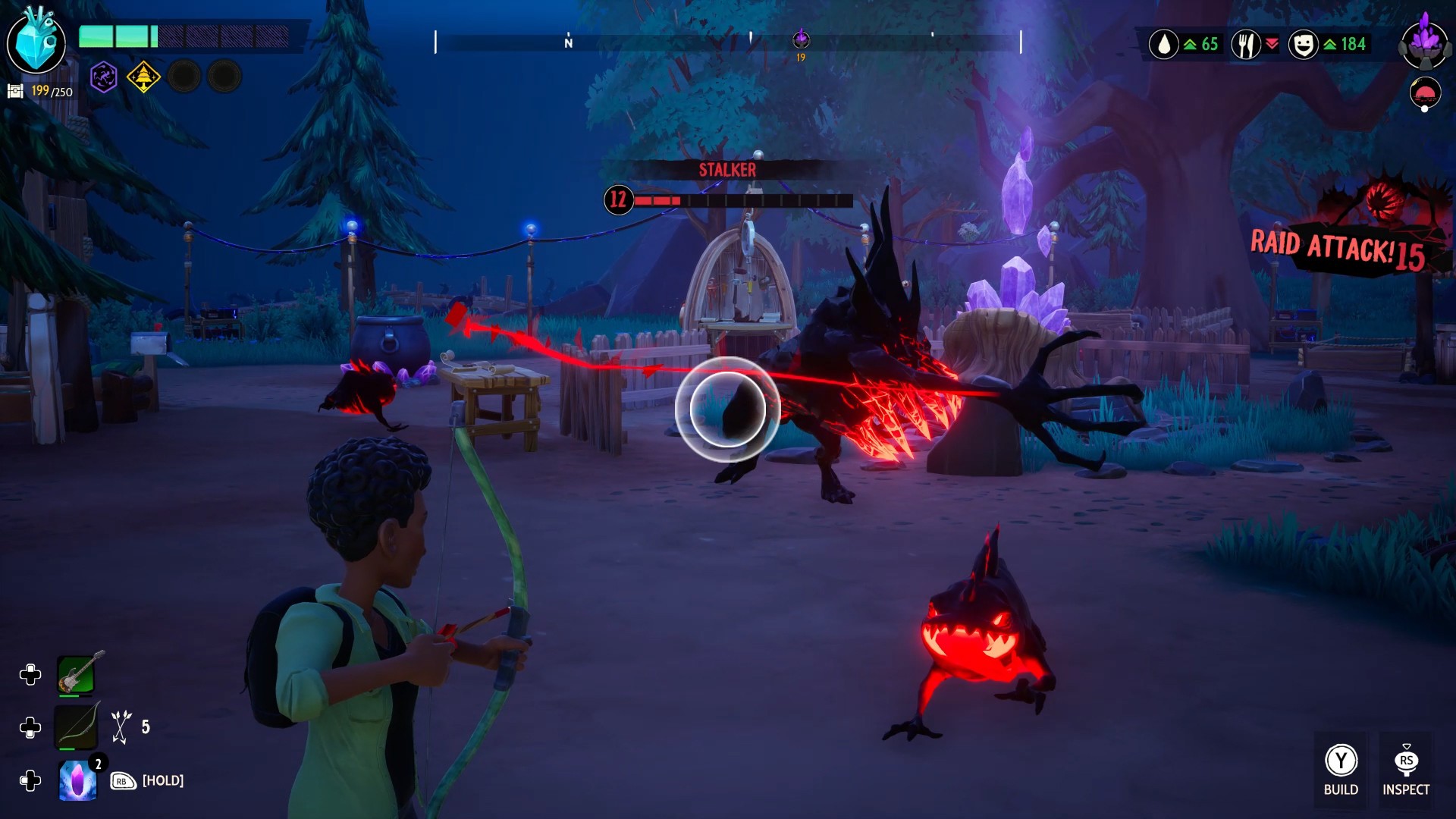Use the purple crystal consumable slot
The image size is (1456, 819).
pyautogui.click(x=77, y=780)
